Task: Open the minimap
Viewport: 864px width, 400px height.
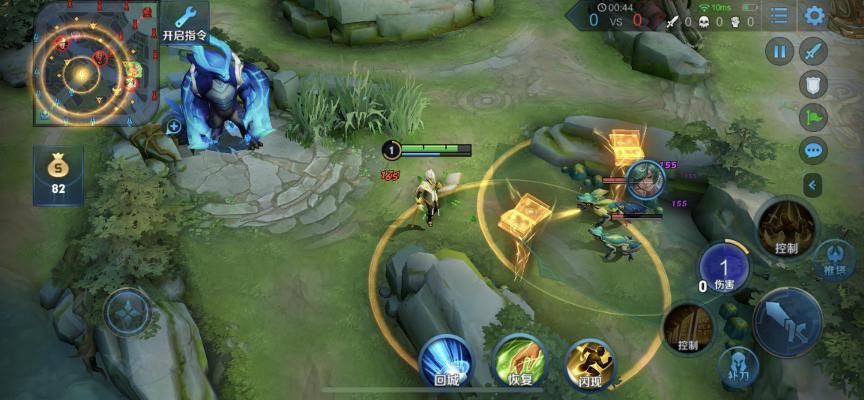Action: [x=85, y=65]
